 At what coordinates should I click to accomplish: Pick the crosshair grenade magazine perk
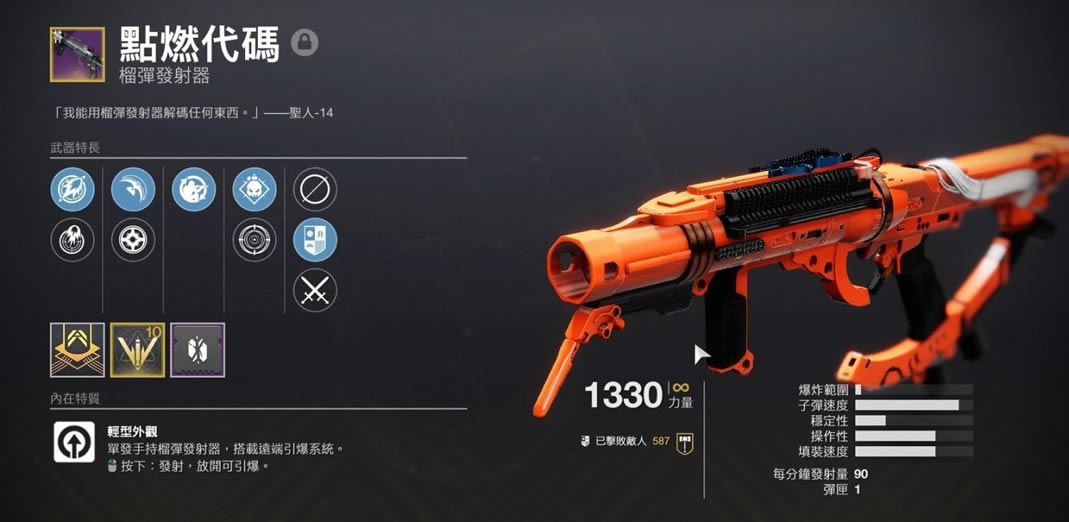point(133,240)
